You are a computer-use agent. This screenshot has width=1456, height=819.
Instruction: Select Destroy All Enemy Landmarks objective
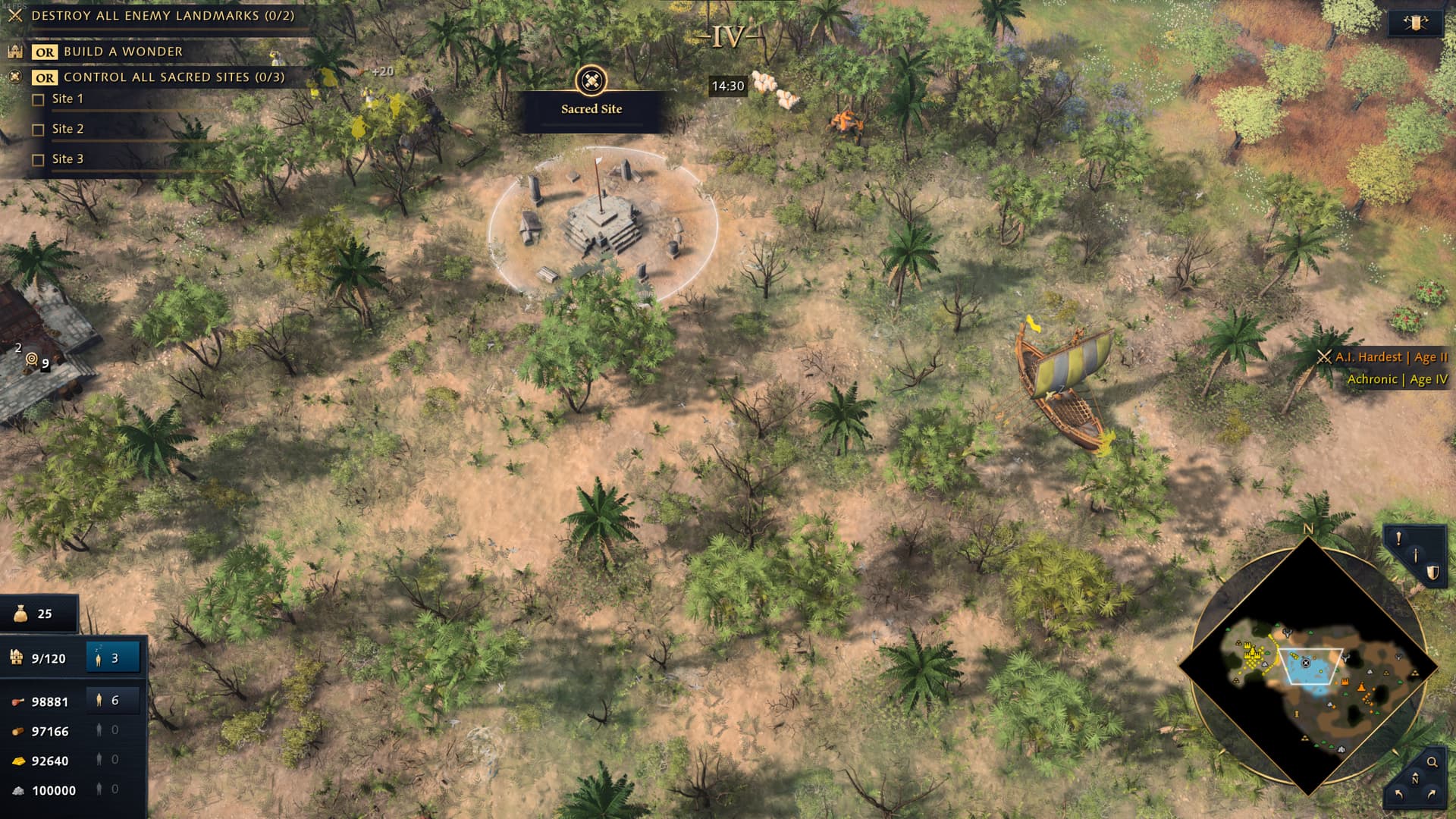coord(162,15)
